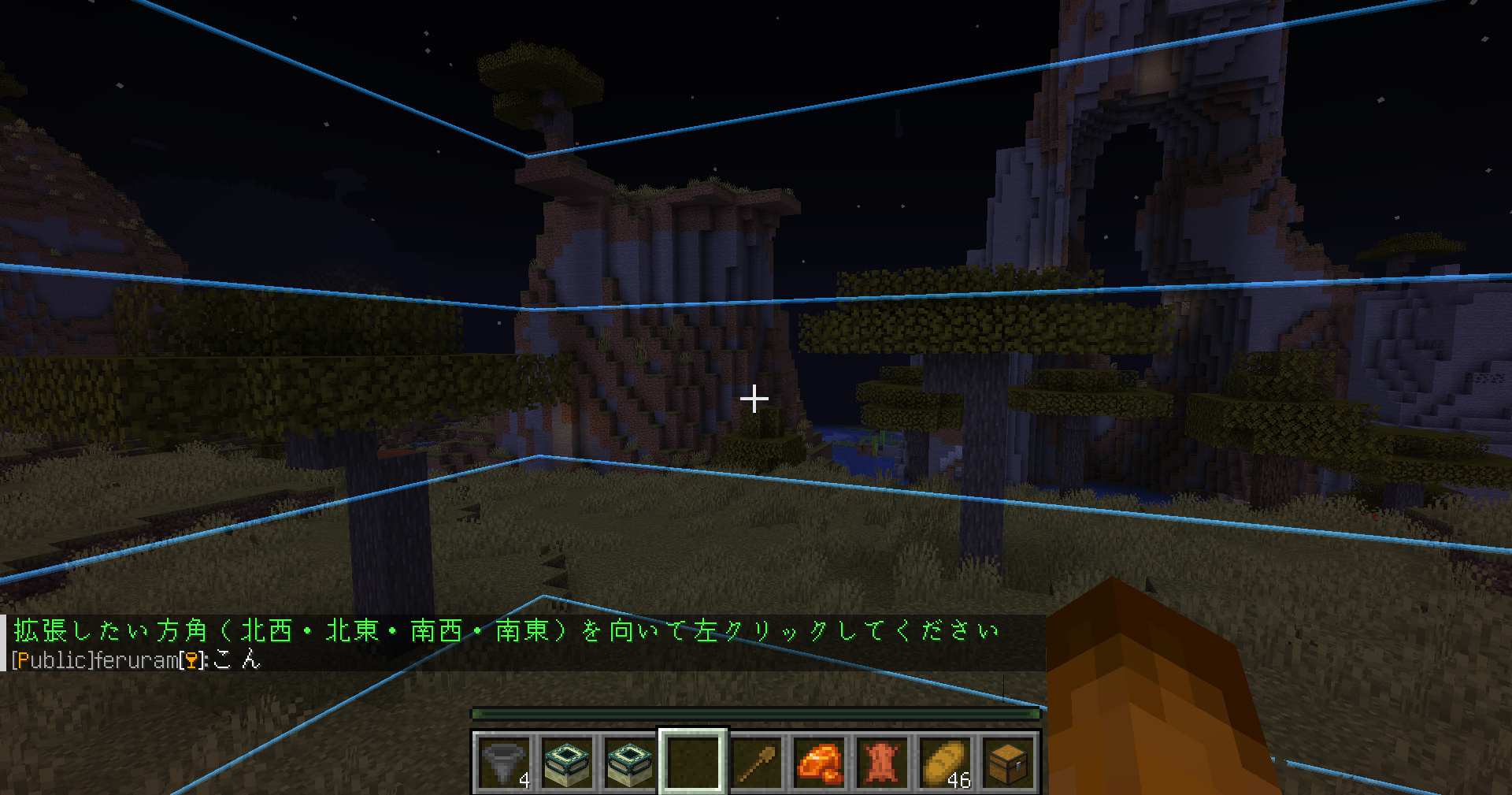Screen dimensions: 1512x795
Task: Select the orange raw copper slot
Action: pyautogui.click(x=819, y=762)
